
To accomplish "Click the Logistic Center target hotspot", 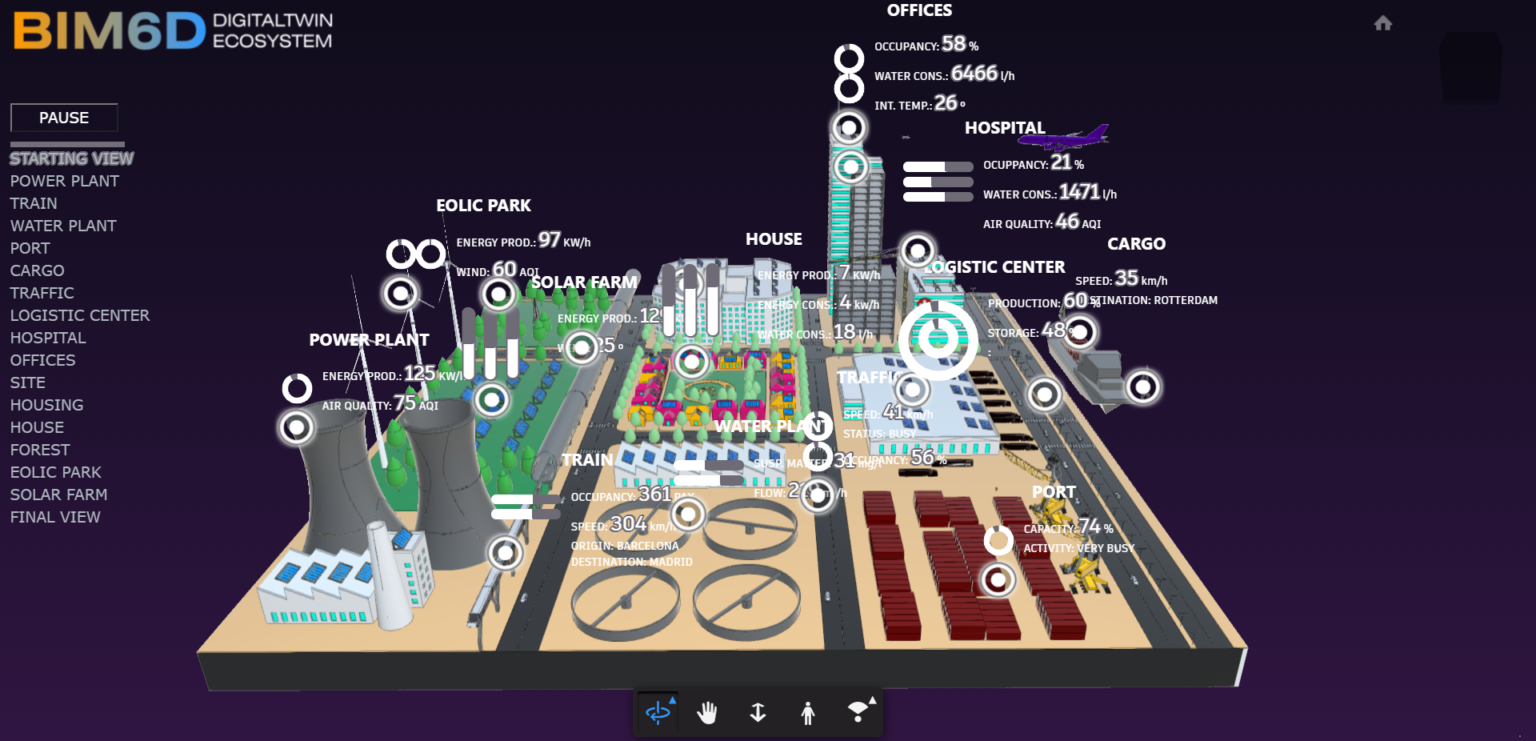I will (x=937, y=339).
